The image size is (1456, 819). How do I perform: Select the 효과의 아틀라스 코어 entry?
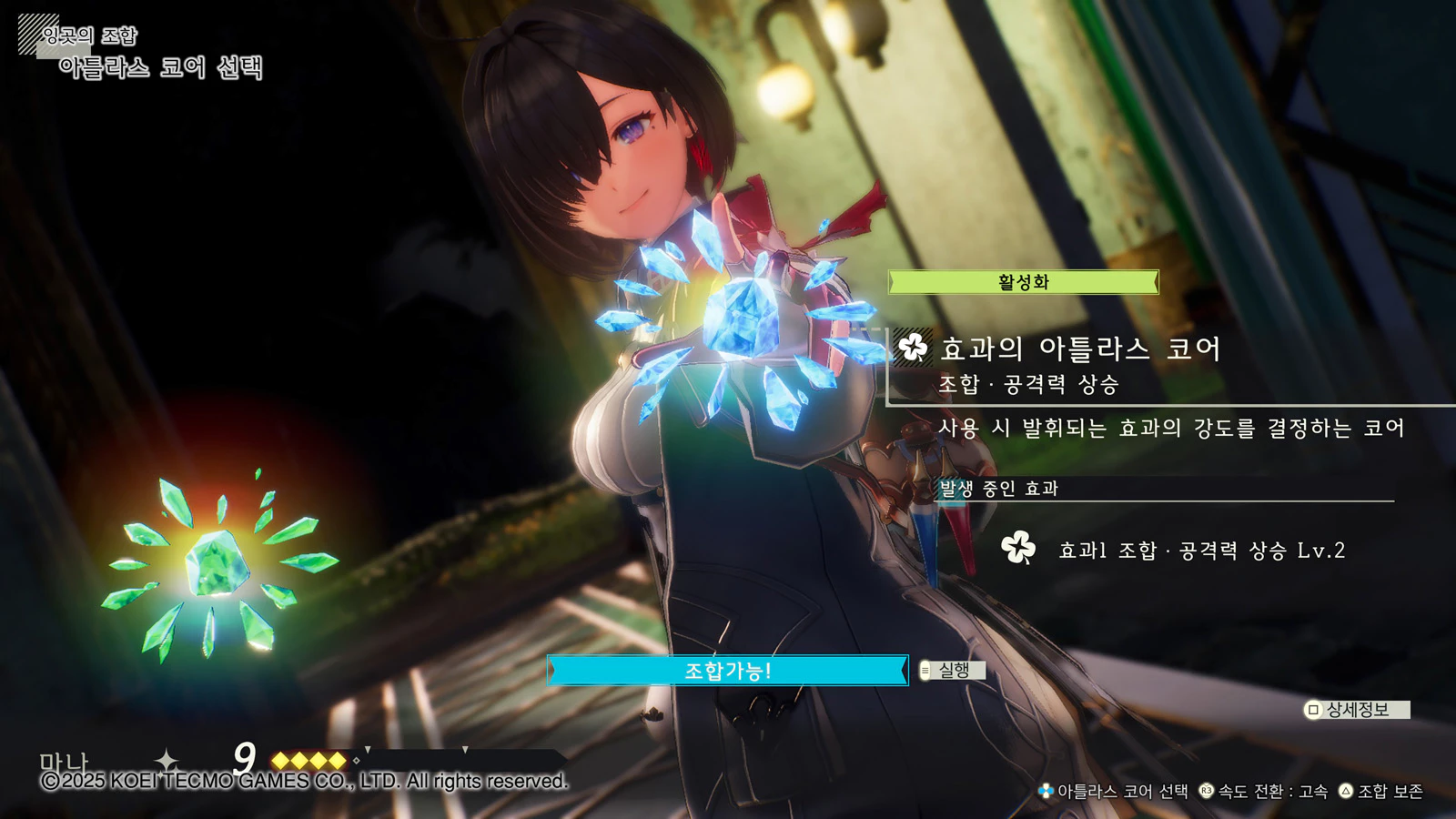(x=1079, y=349)
